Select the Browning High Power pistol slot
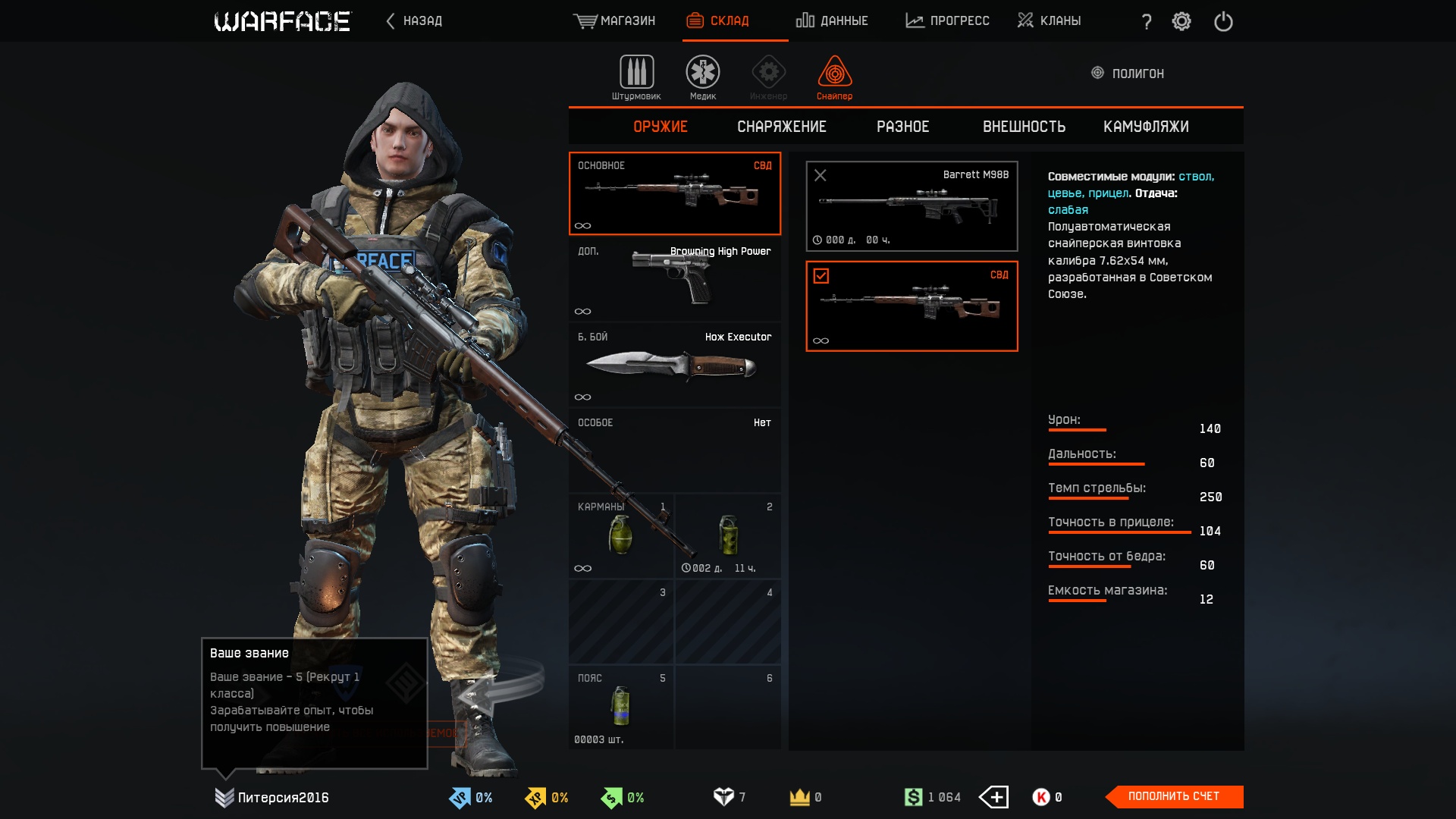The height and width of the screenshot is (819, 1456). coord(674,280)
